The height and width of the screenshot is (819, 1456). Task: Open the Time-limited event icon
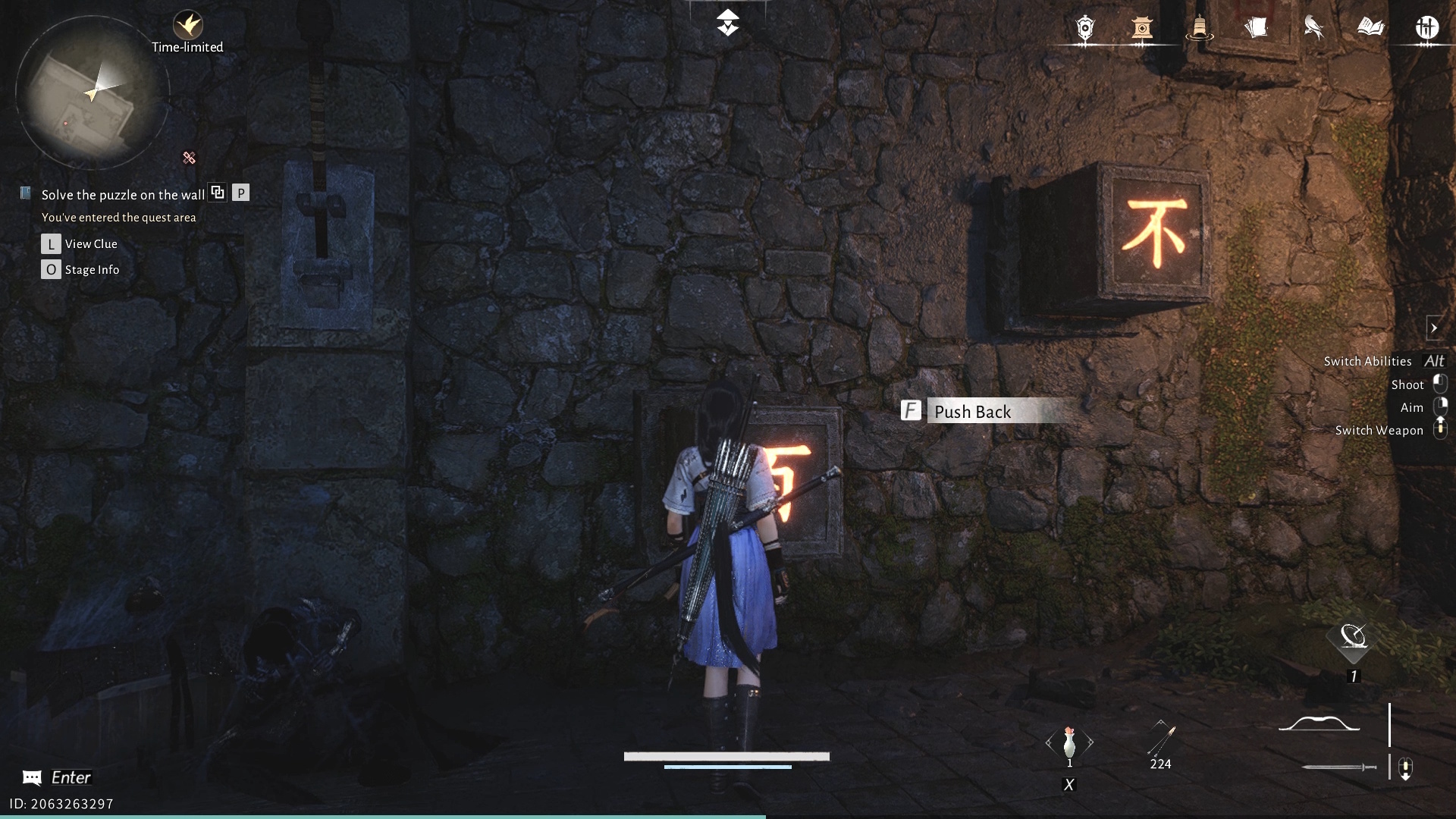(x=187, y=27)
